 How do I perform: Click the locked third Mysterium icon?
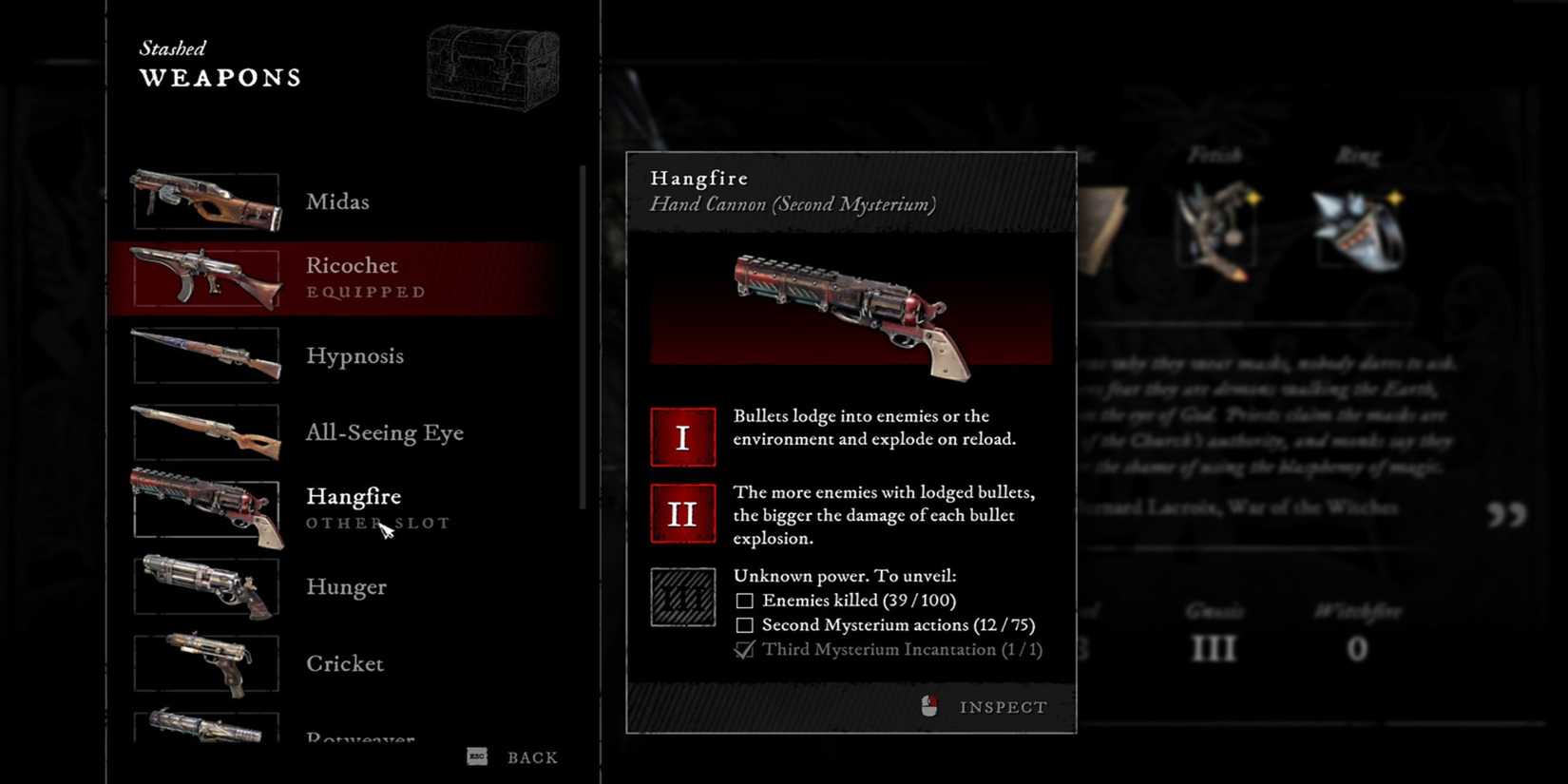682,597
